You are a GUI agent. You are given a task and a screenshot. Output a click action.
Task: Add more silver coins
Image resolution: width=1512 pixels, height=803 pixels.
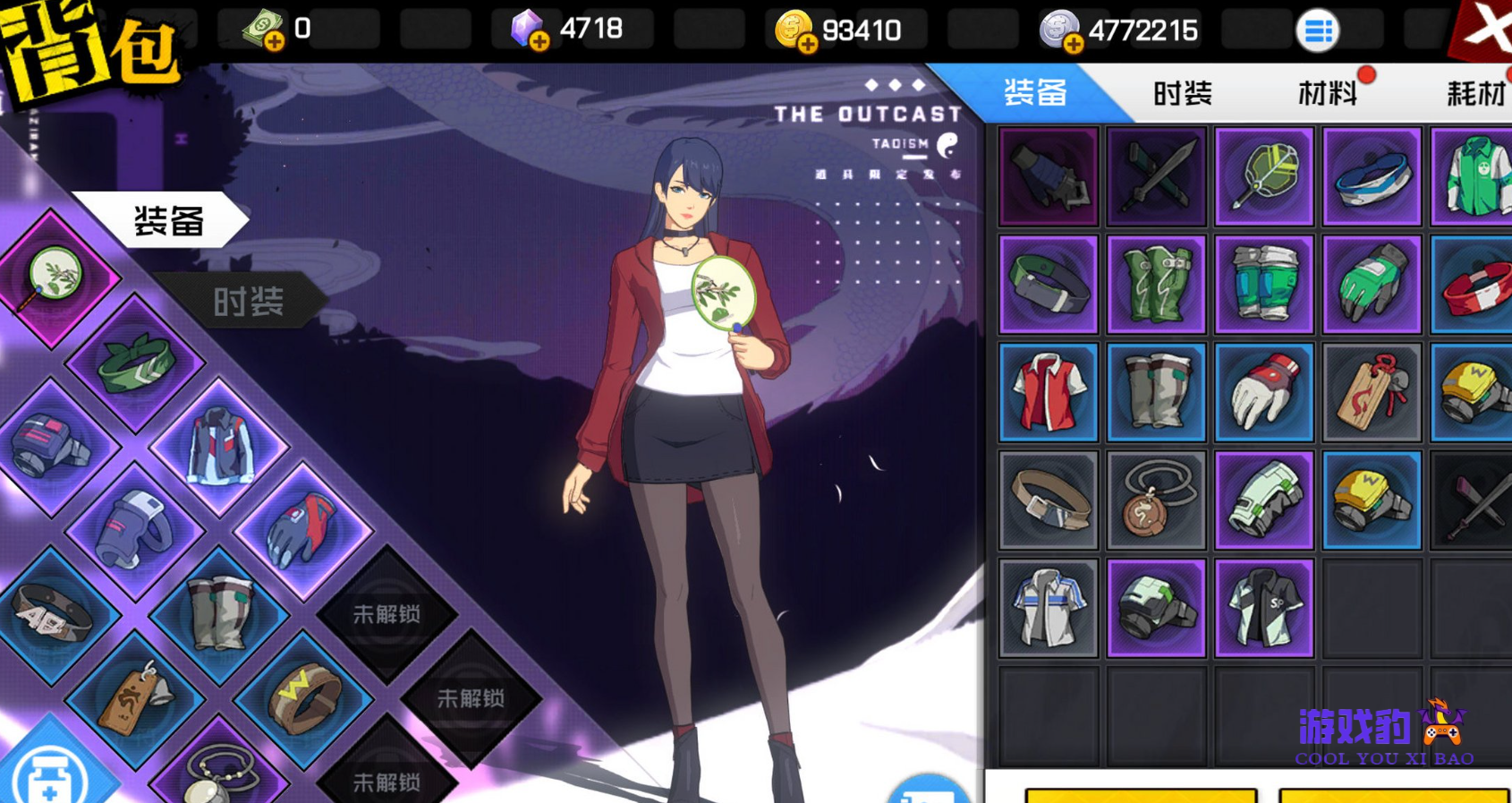[x=1073, y=43]
